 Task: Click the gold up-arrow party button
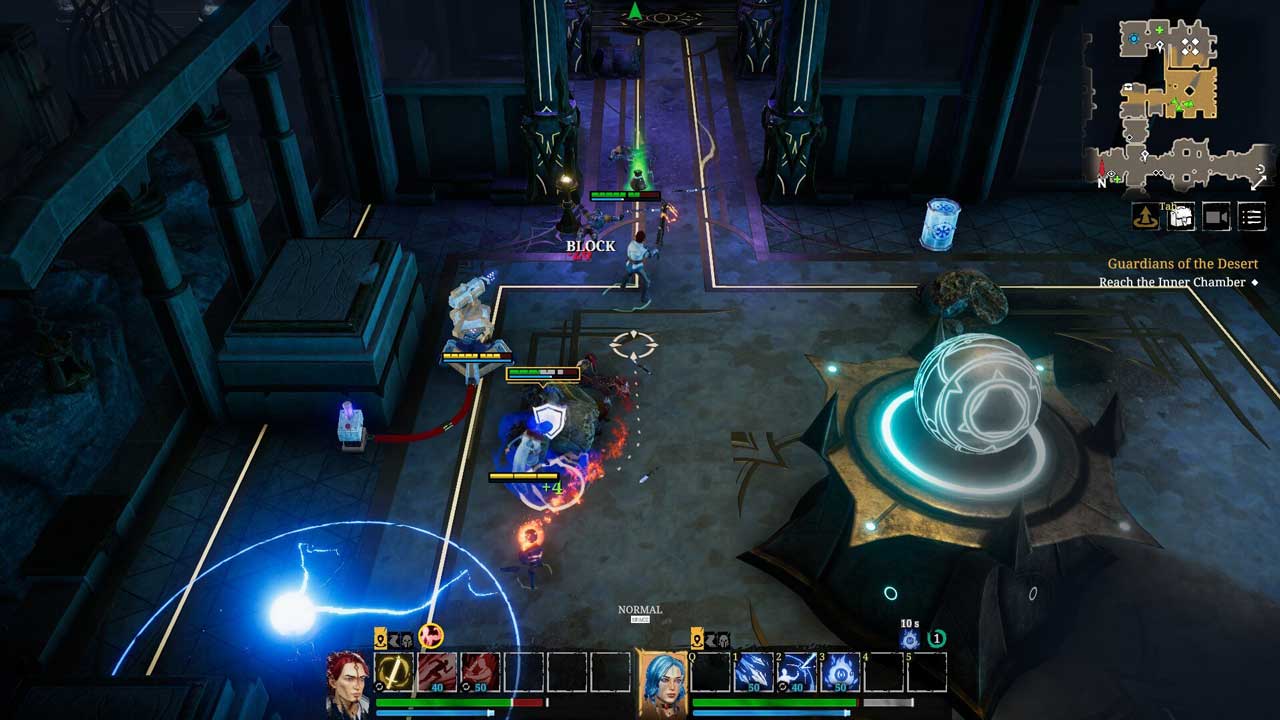(1146, 217)
